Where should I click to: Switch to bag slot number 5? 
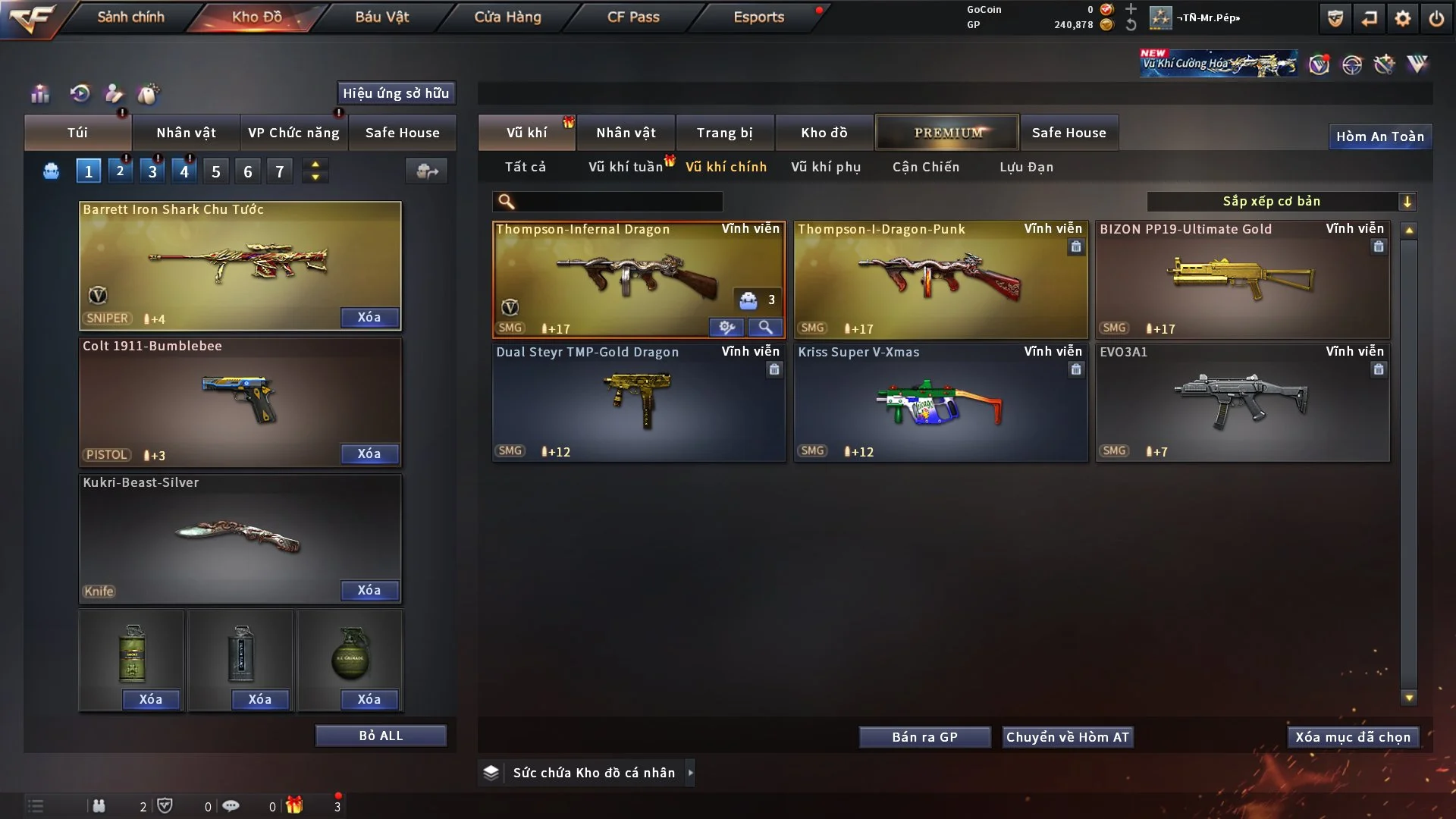click(216, 171)
